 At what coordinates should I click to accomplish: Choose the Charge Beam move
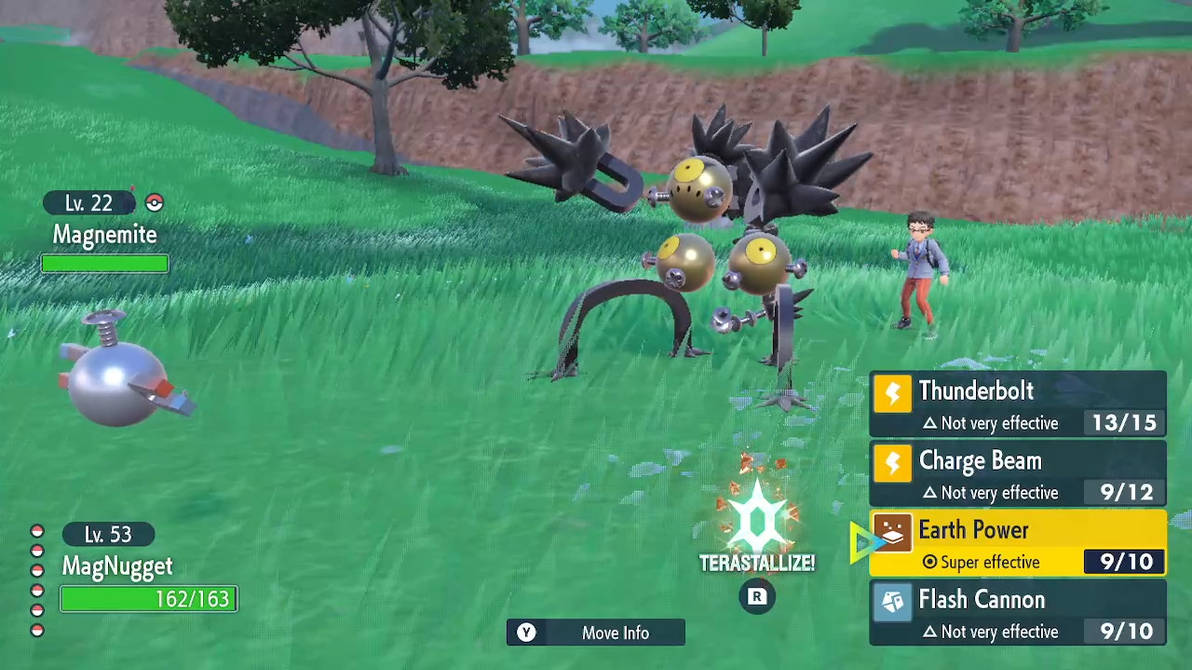1017,474
